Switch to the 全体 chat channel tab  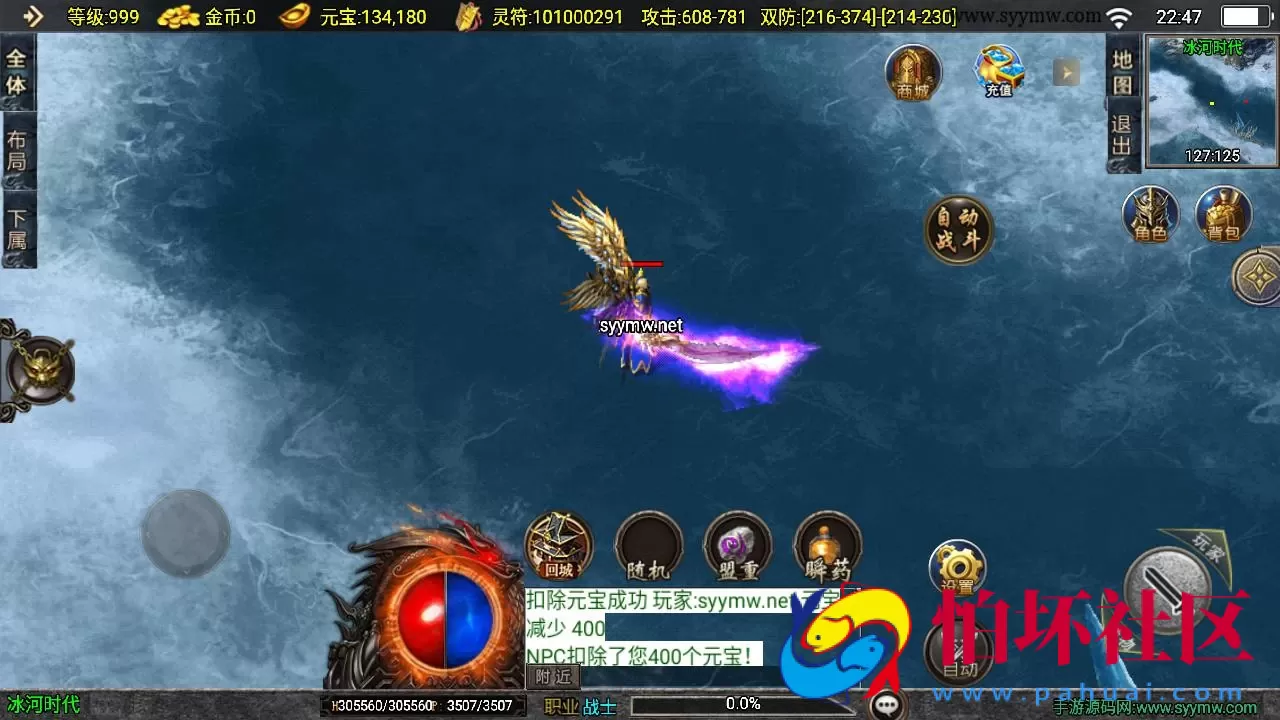pos(18,67)
